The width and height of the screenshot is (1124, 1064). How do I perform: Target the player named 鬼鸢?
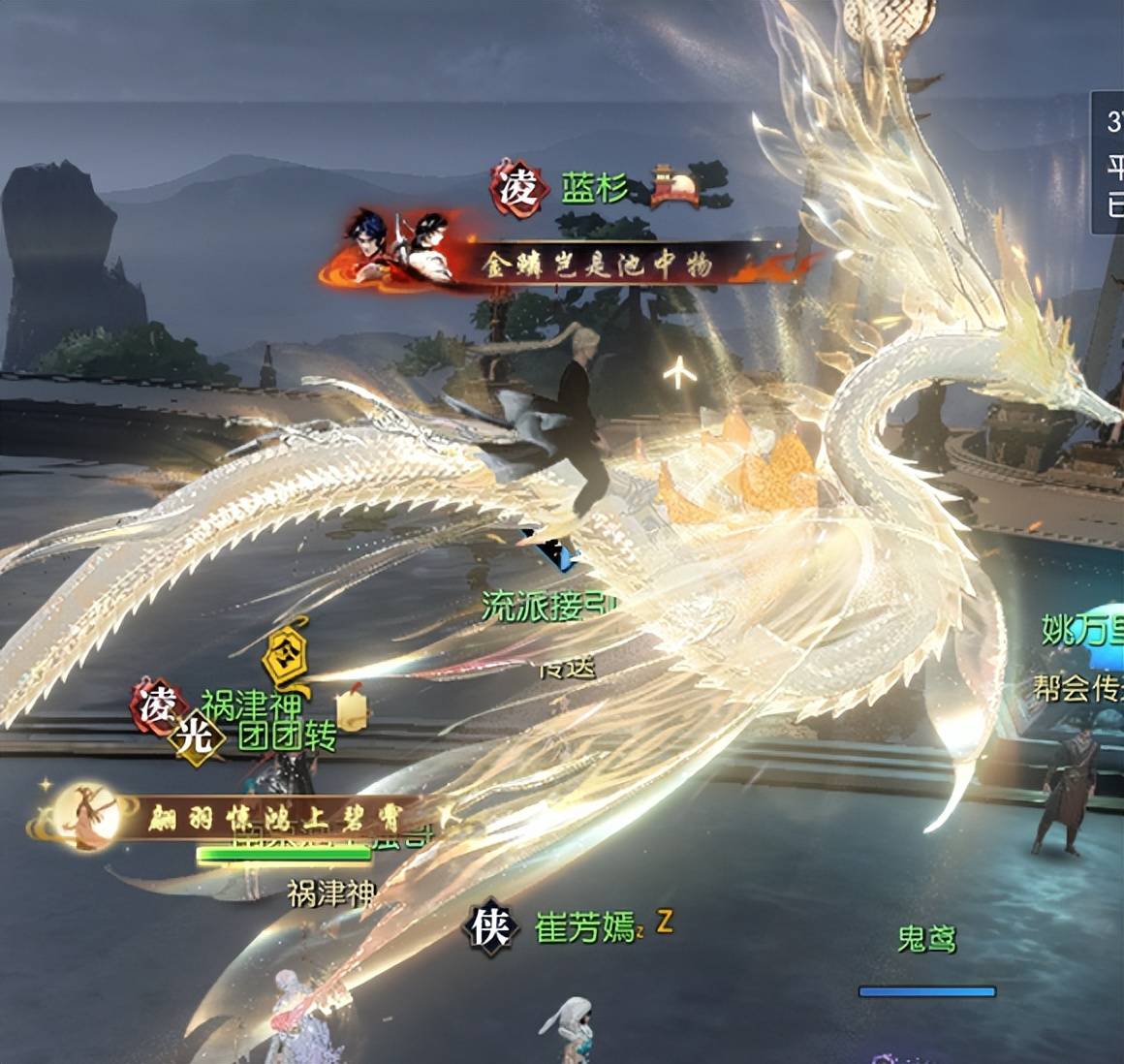coord(926,939)
